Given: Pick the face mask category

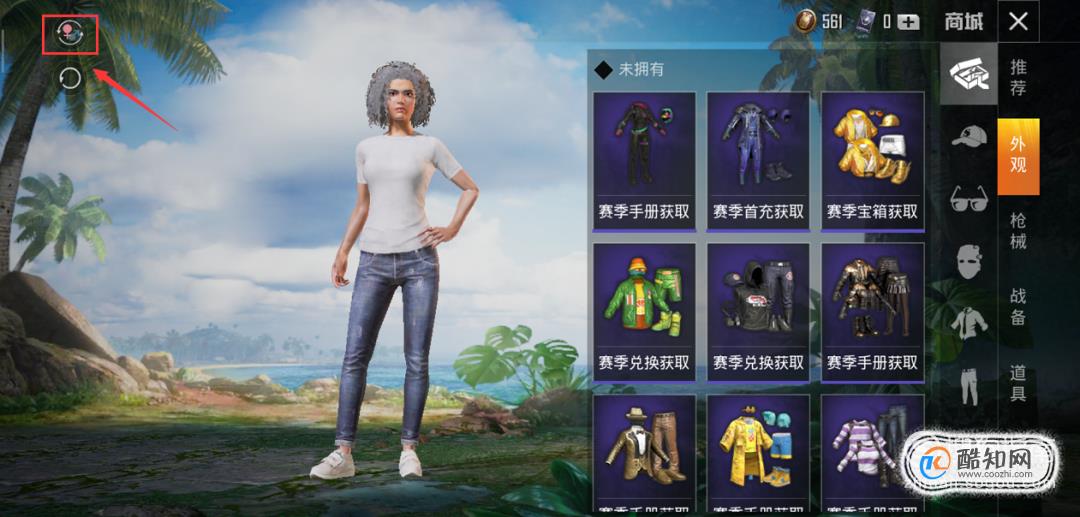Looking at the screenshot, I should pyautogui.click(x=968, y=260).
